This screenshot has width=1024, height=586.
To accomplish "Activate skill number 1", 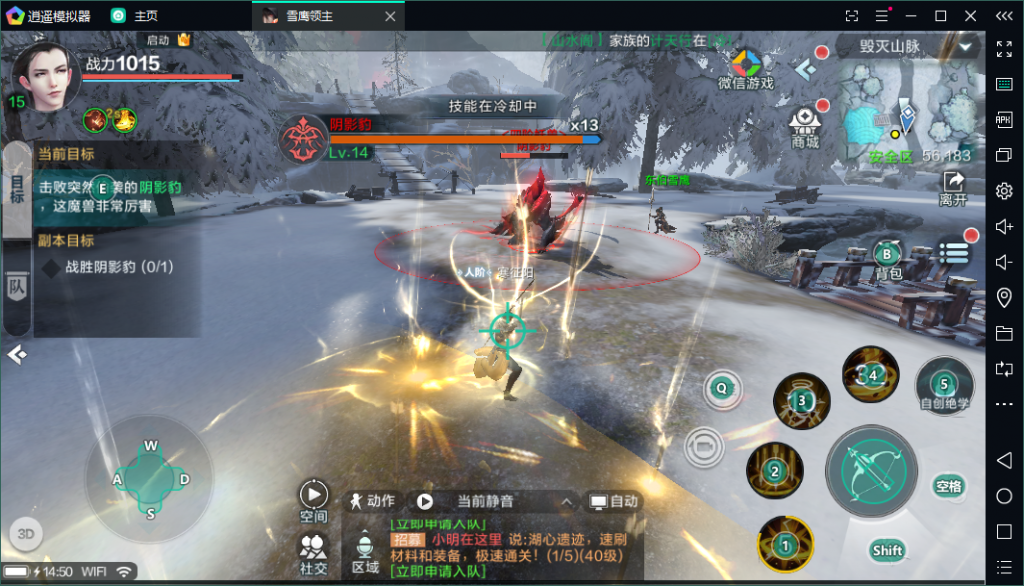I will coord(785,544).
